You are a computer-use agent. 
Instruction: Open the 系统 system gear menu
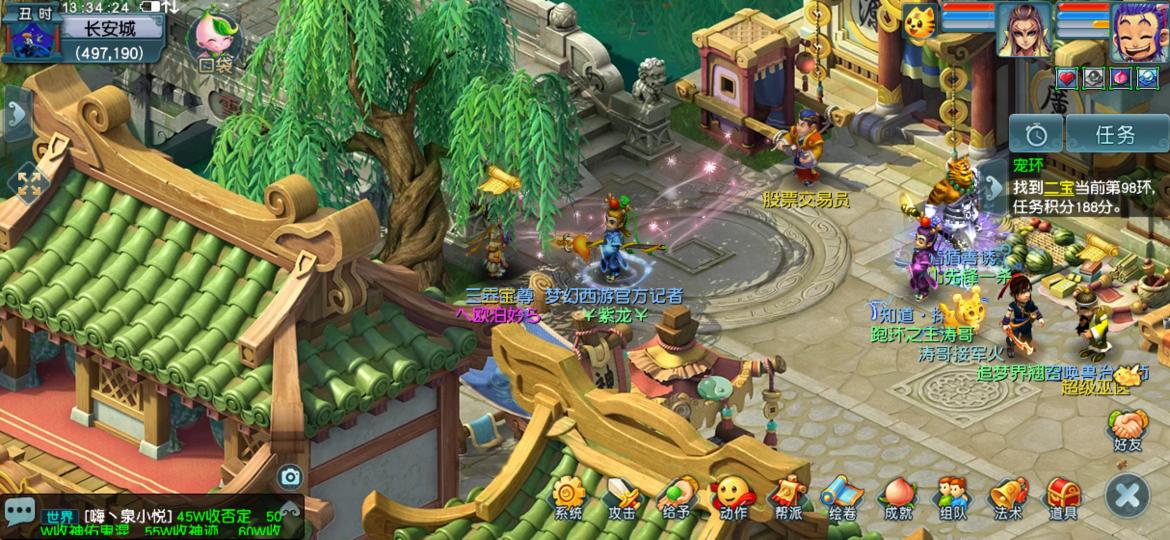[568, 497]
